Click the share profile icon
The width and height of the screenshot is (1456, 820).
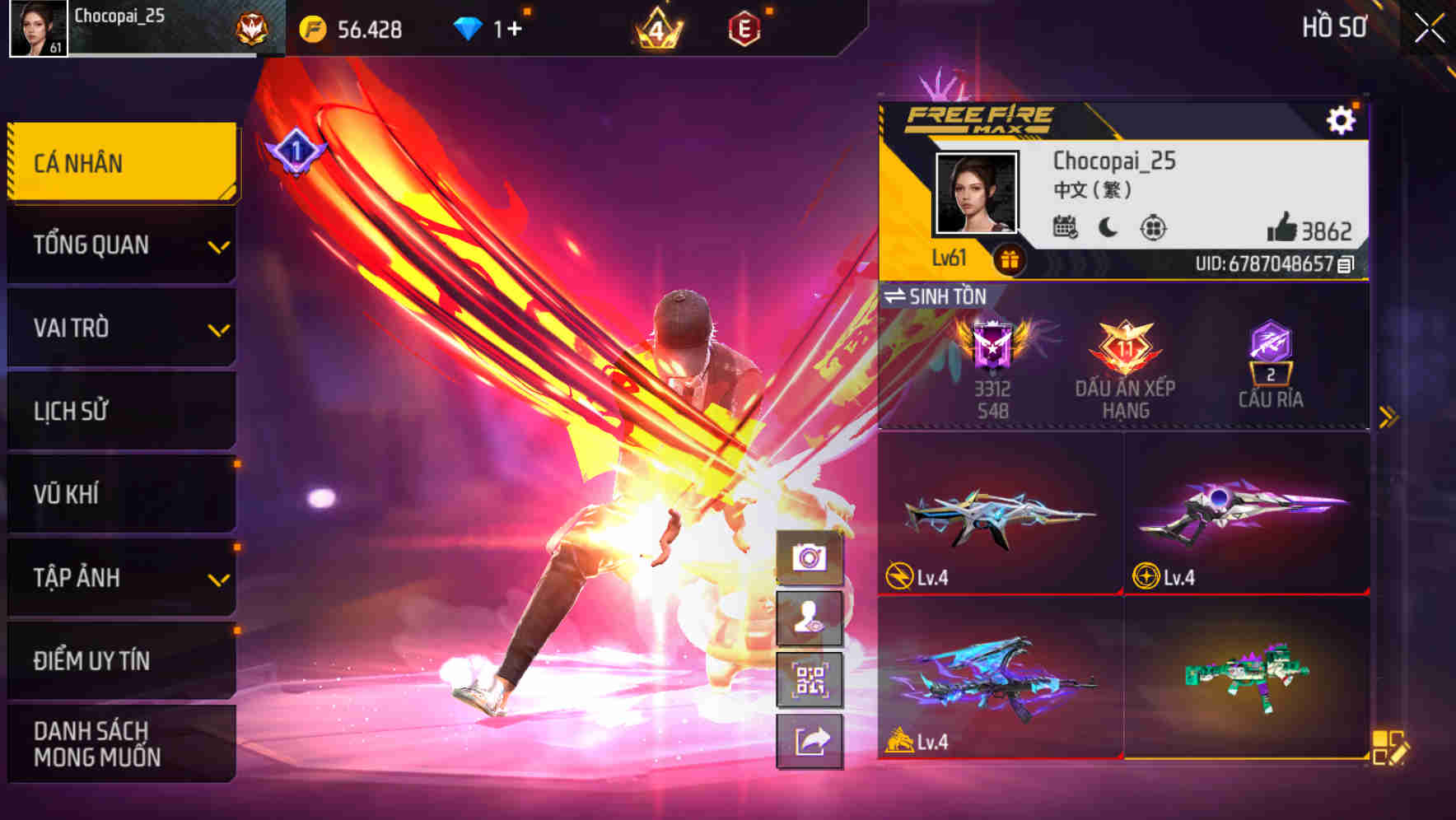(809, 742)
